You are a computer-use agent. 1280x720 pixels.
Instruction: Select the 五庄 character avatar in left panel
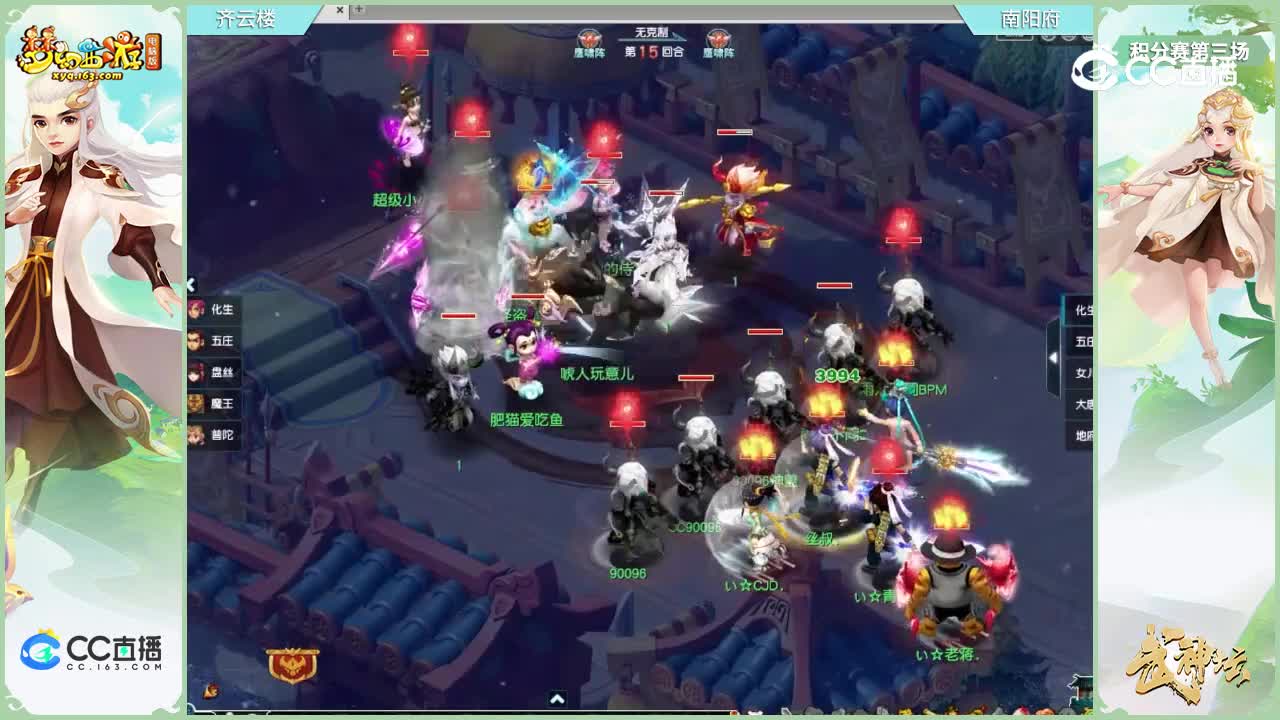coord(197,340)
